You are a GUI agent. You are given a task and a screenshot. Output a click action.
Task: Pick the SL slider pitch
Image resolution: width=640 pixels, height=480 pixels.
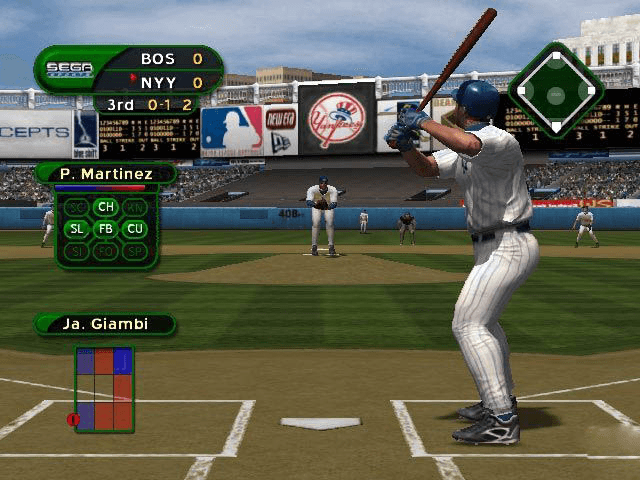pyautogui.click(x=77, y=229)
